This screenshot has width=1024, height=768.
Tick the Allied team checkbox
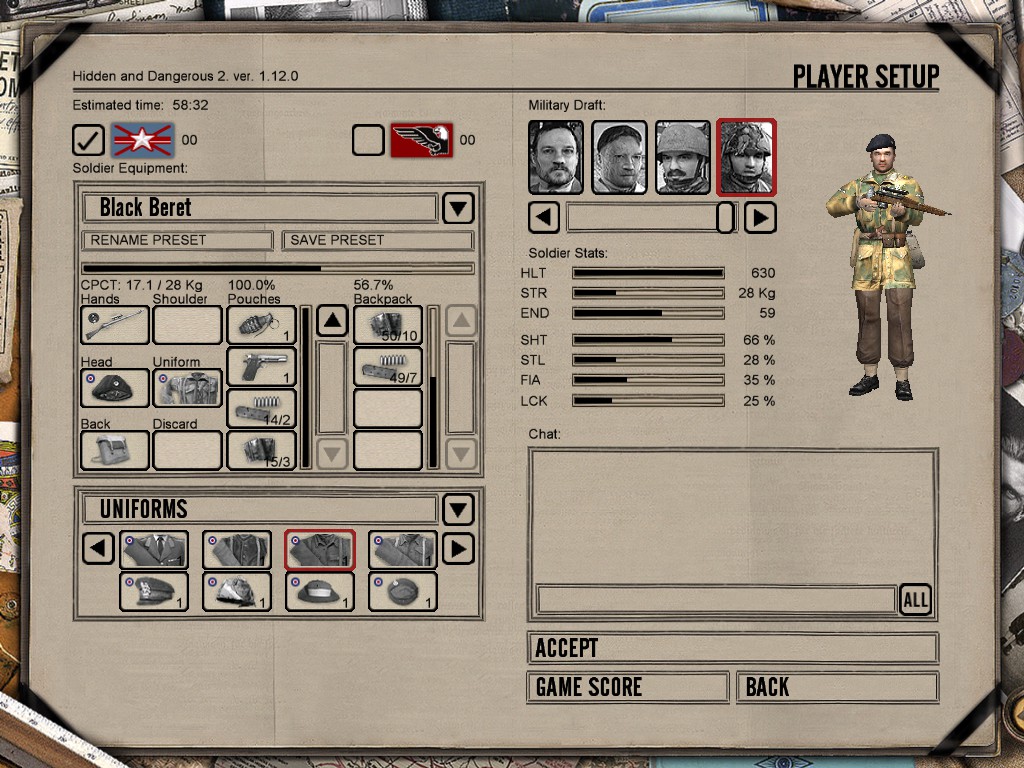89,140
